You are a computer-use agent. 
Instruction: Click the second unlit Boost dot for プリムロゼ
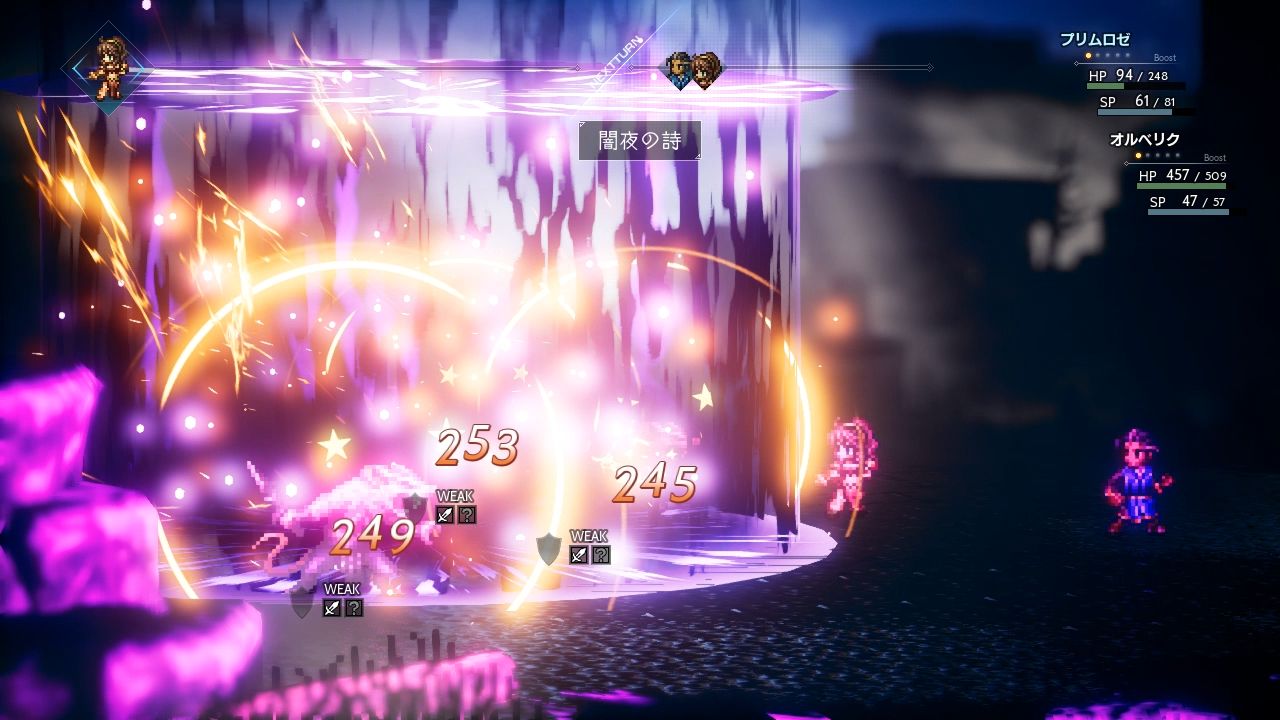(x=1097, y=56)
